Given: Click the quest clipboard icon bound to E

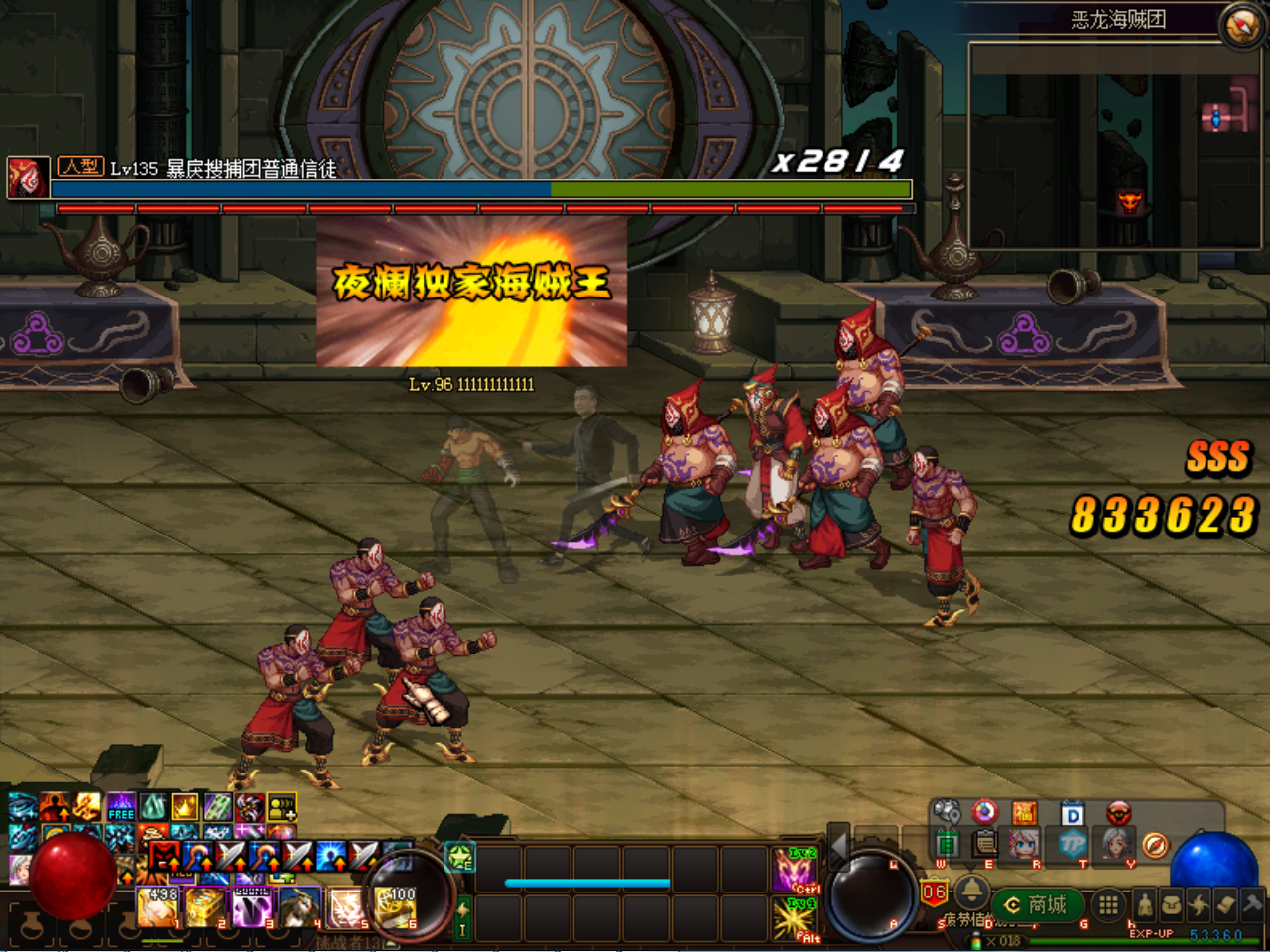Looking at the screenshot, I should pyautogui.click(x=985, y=846).
